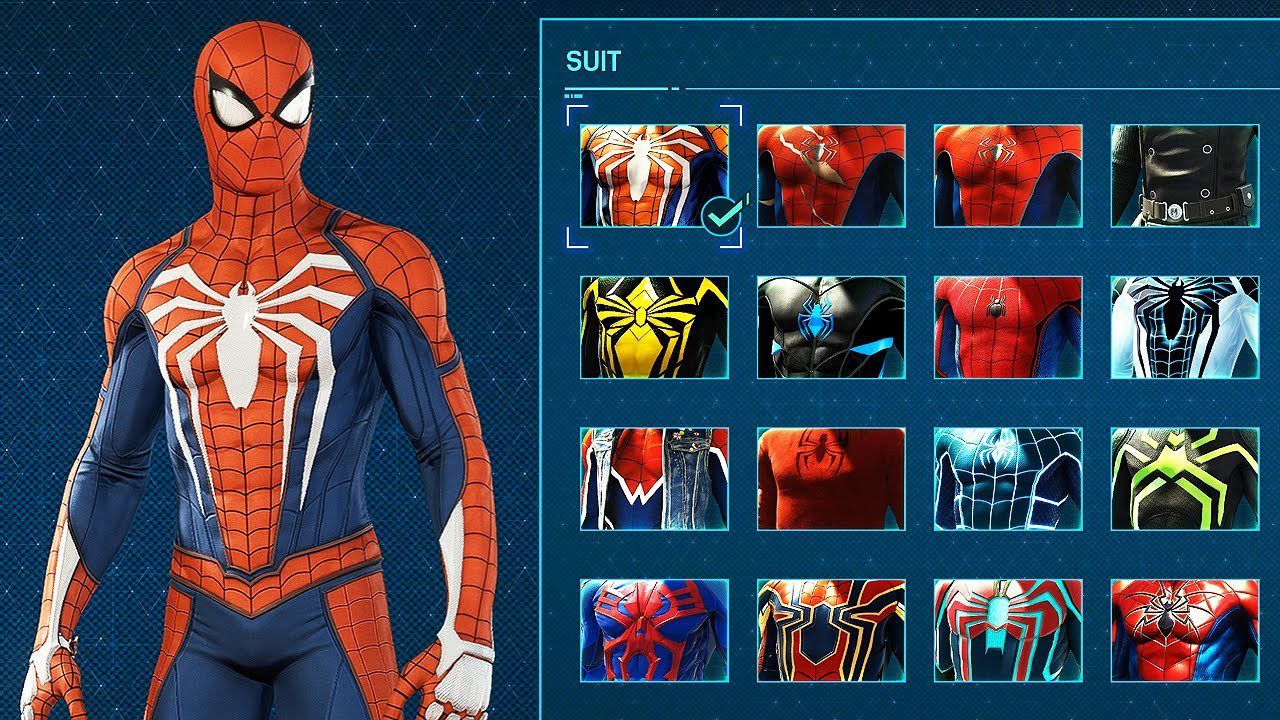The image size is (1280, 720).
Task: Pick the red suit with cyan glowing chest
Action: [1008, 631]
